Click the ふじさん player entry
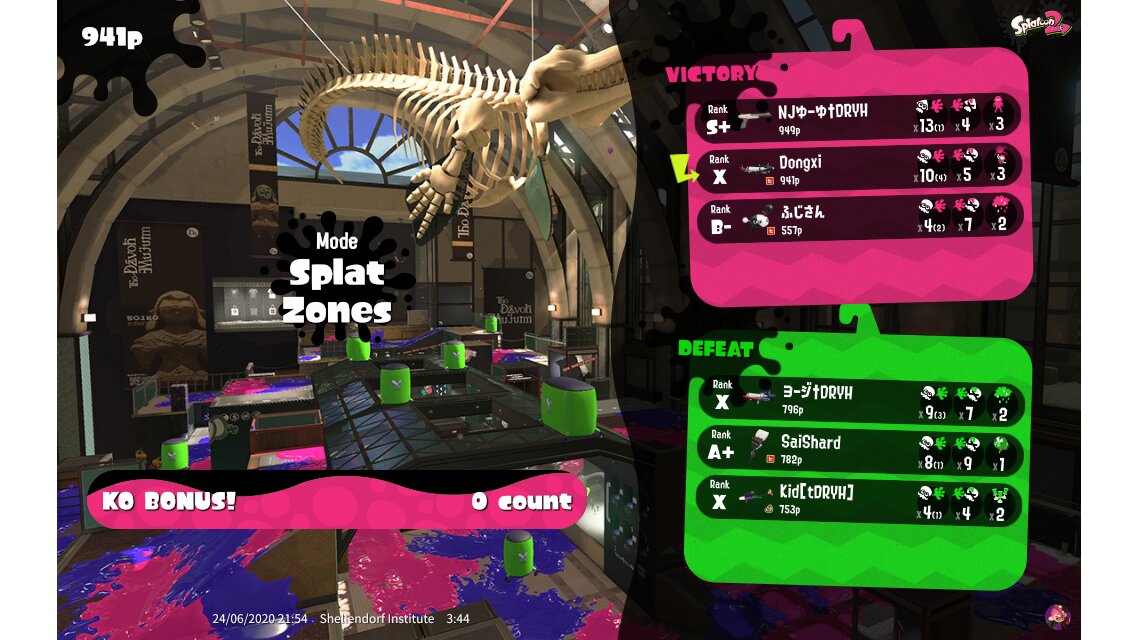Viewport: 1138px width, 640px height. [x=861, y=216]
